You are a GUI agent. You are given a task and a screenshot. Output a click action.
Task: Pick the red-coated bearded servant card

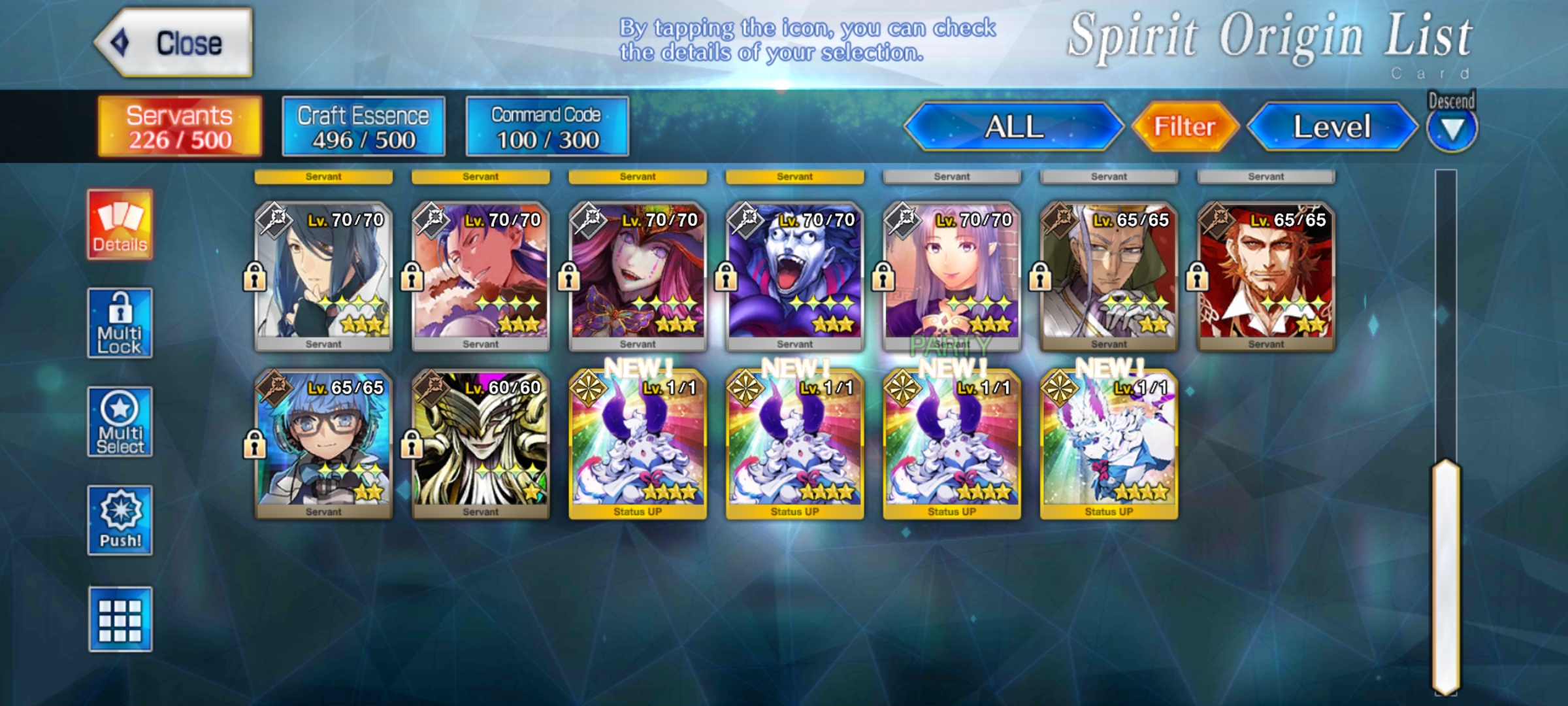click(1266, 276)
